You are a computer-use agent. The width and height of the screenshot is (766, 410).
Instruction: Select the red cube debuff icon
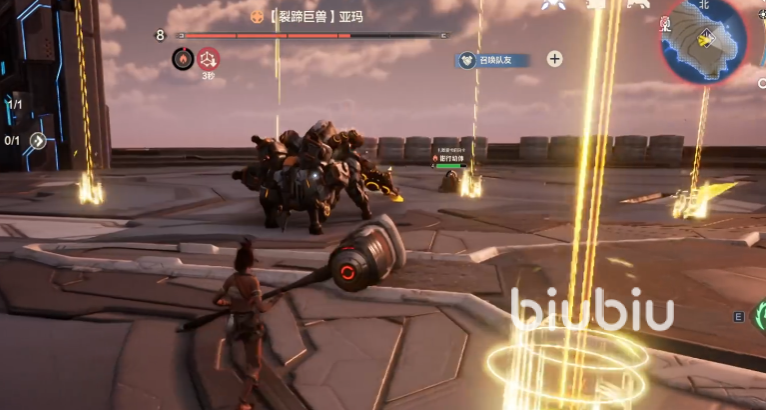point(208,59)
